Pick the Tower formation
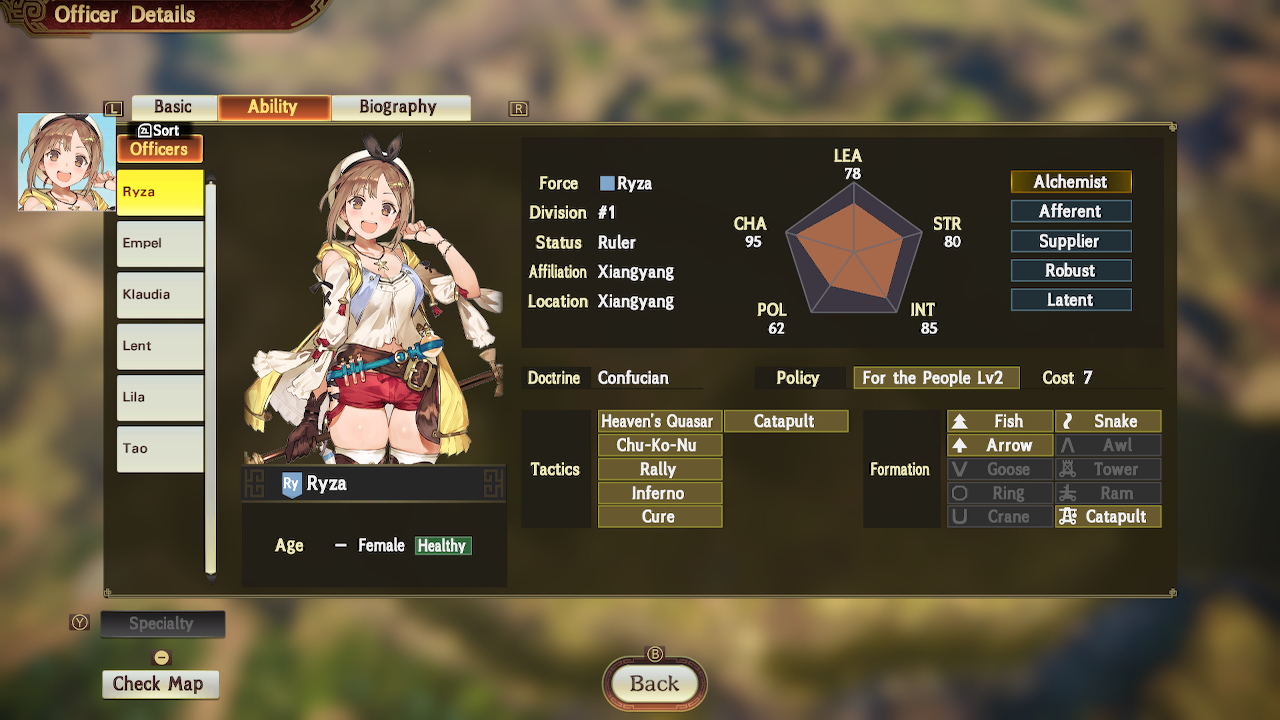This screenshot has width=1280, height=720. tap(1107, 468)
